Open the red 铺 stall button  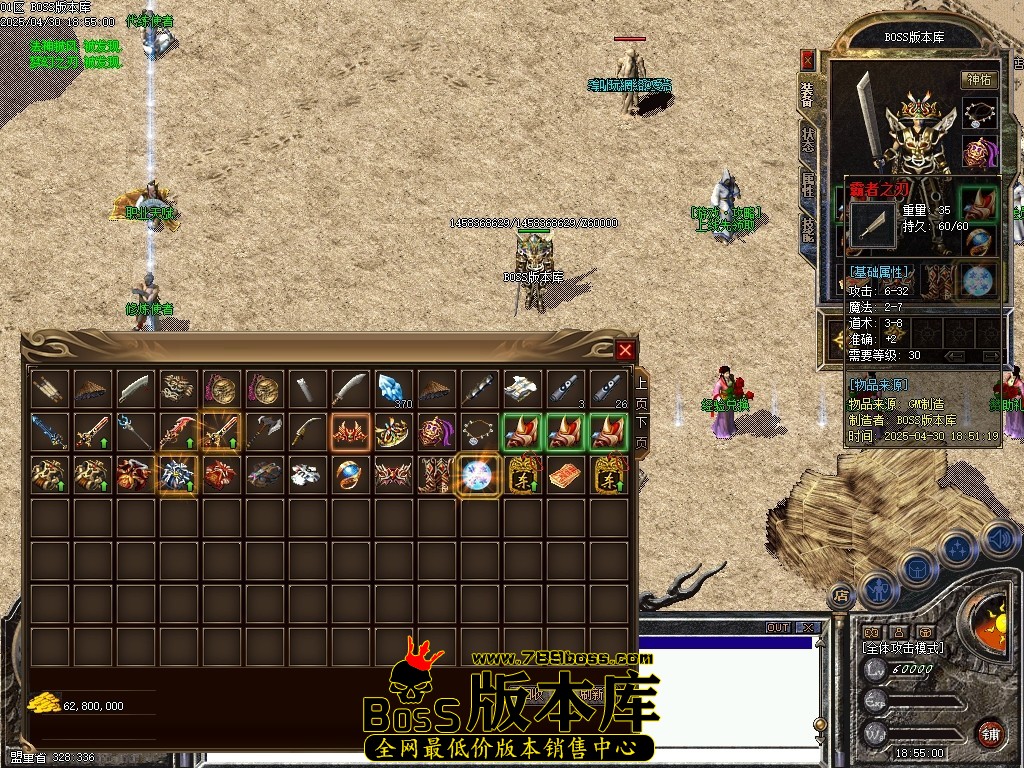[x=990, y=733]
